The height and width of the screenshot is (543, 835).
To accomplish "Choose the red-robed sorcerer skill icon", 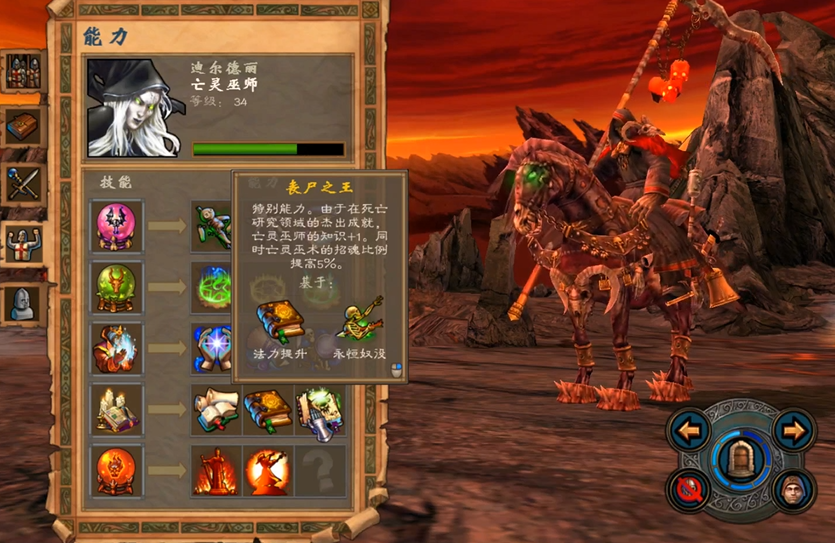I will pyautogui.click(x=118, y=348).
